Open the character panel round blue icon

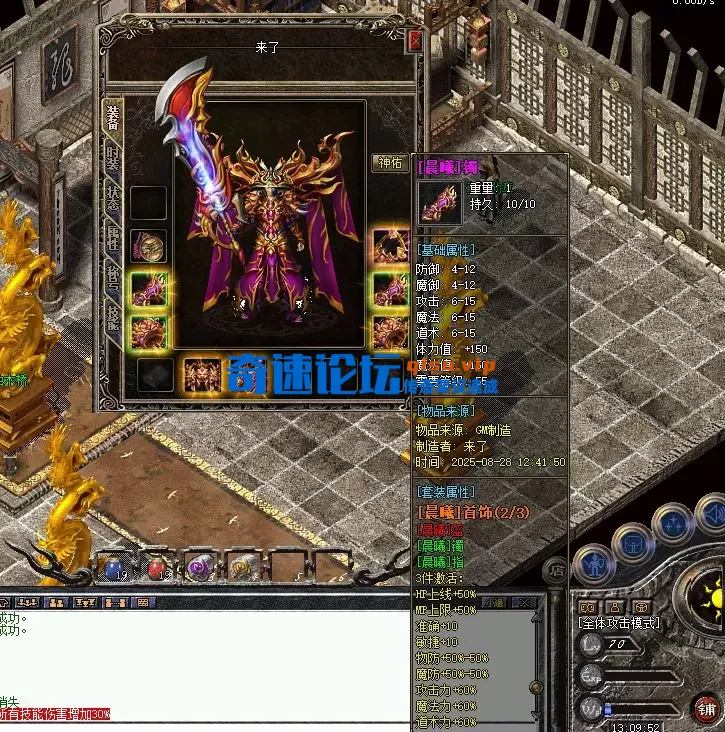(x=593, y=562)
